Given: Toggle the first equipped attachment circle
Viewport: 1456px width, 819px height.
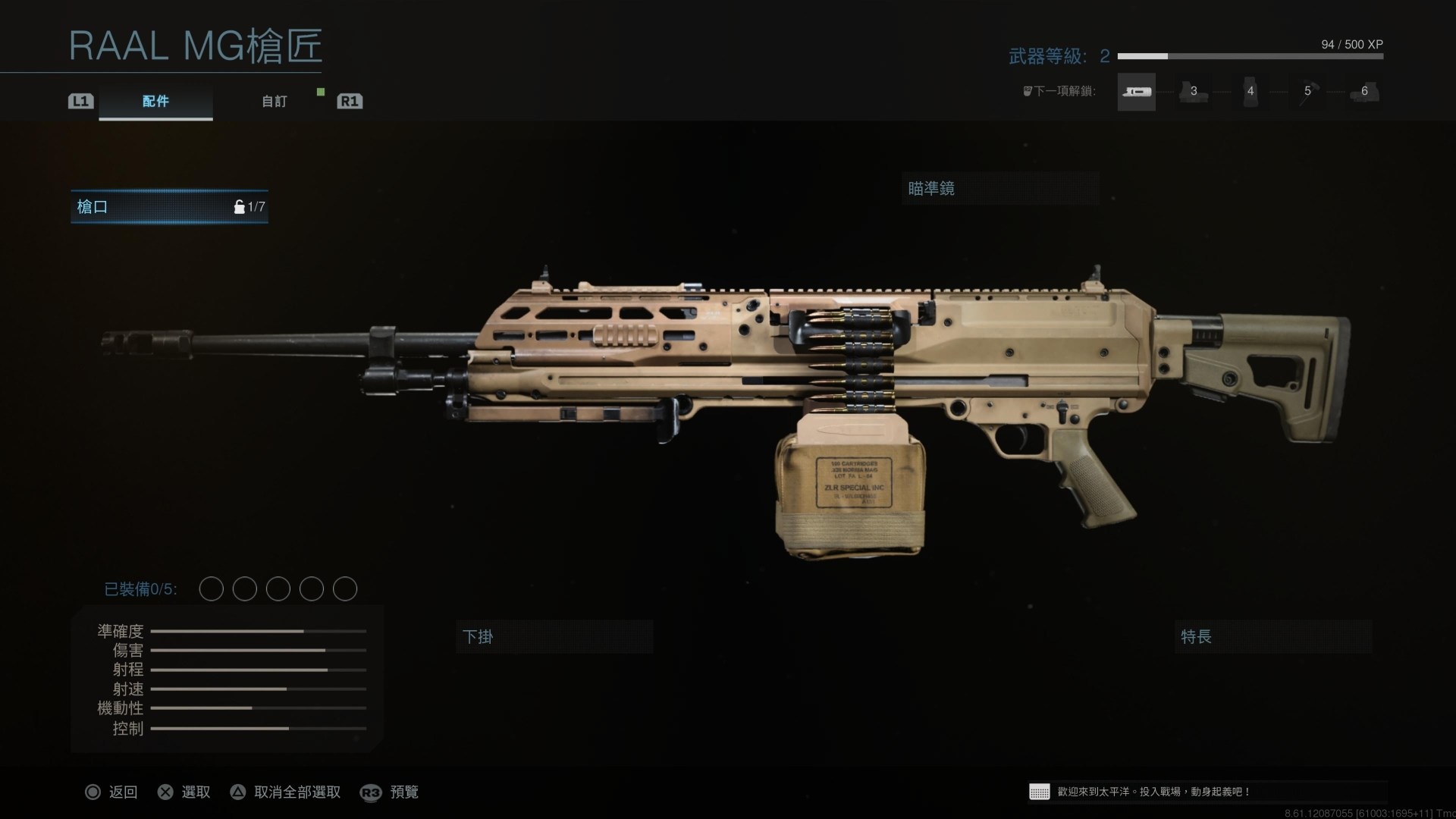Looking at the screenshot, I should pos(212,588).
